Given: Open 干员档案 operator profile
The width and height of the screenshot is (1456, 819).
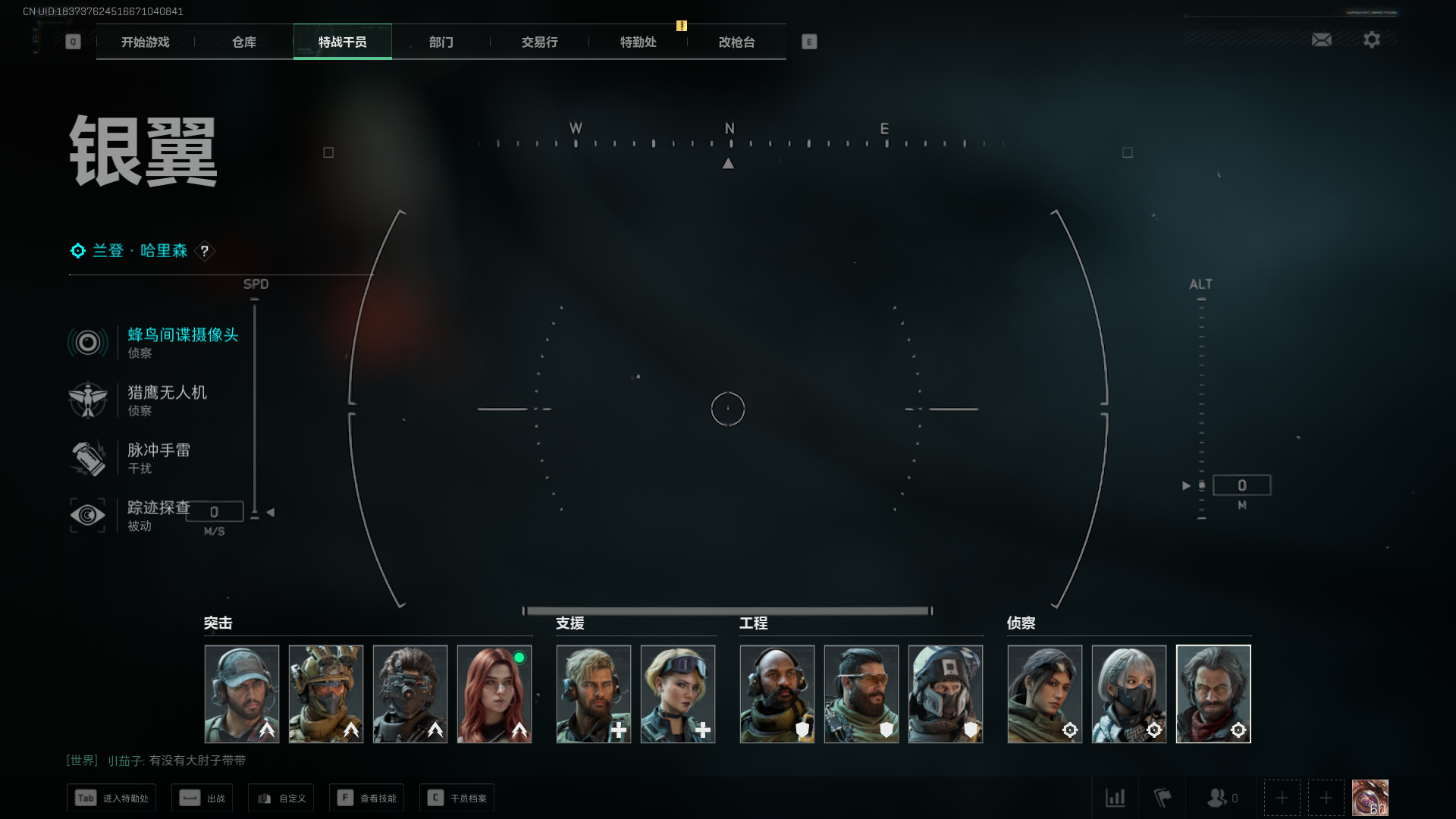Looking at the screenshot, I should pos(457,798).
